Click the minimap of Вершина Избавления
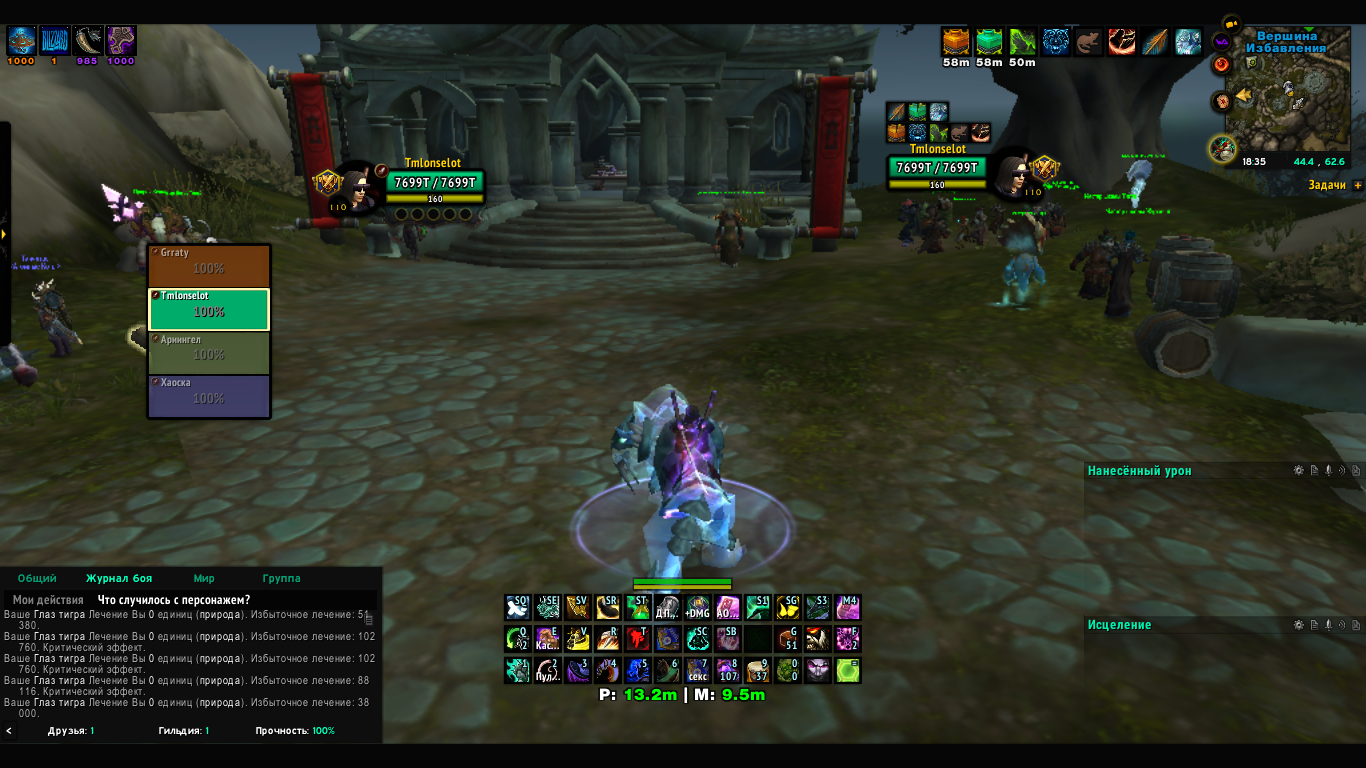The width and height of the screenshot is (1366, 768). [x=1288, y=103]
